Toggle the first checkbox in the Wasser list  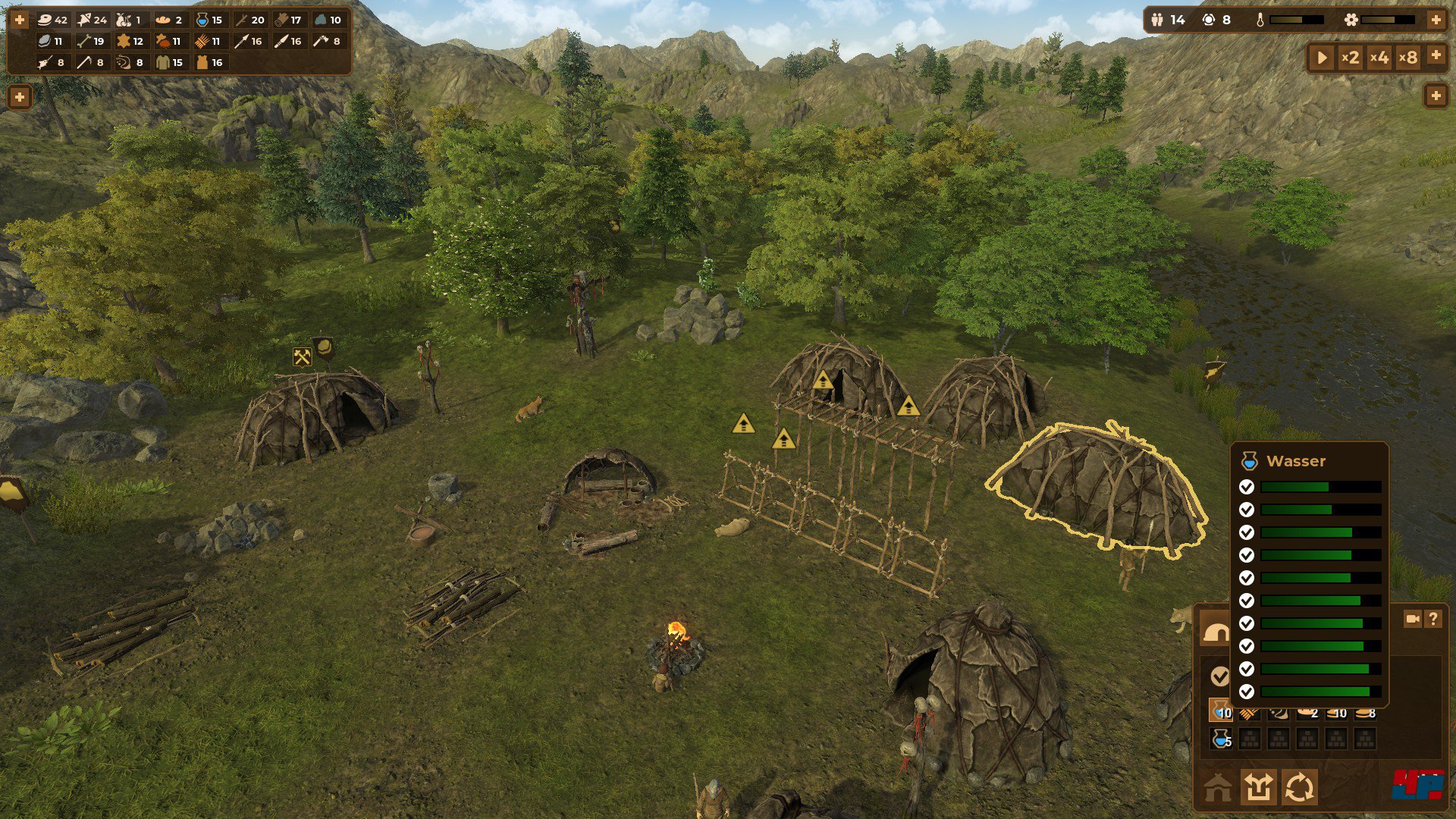pos(1246,487)
